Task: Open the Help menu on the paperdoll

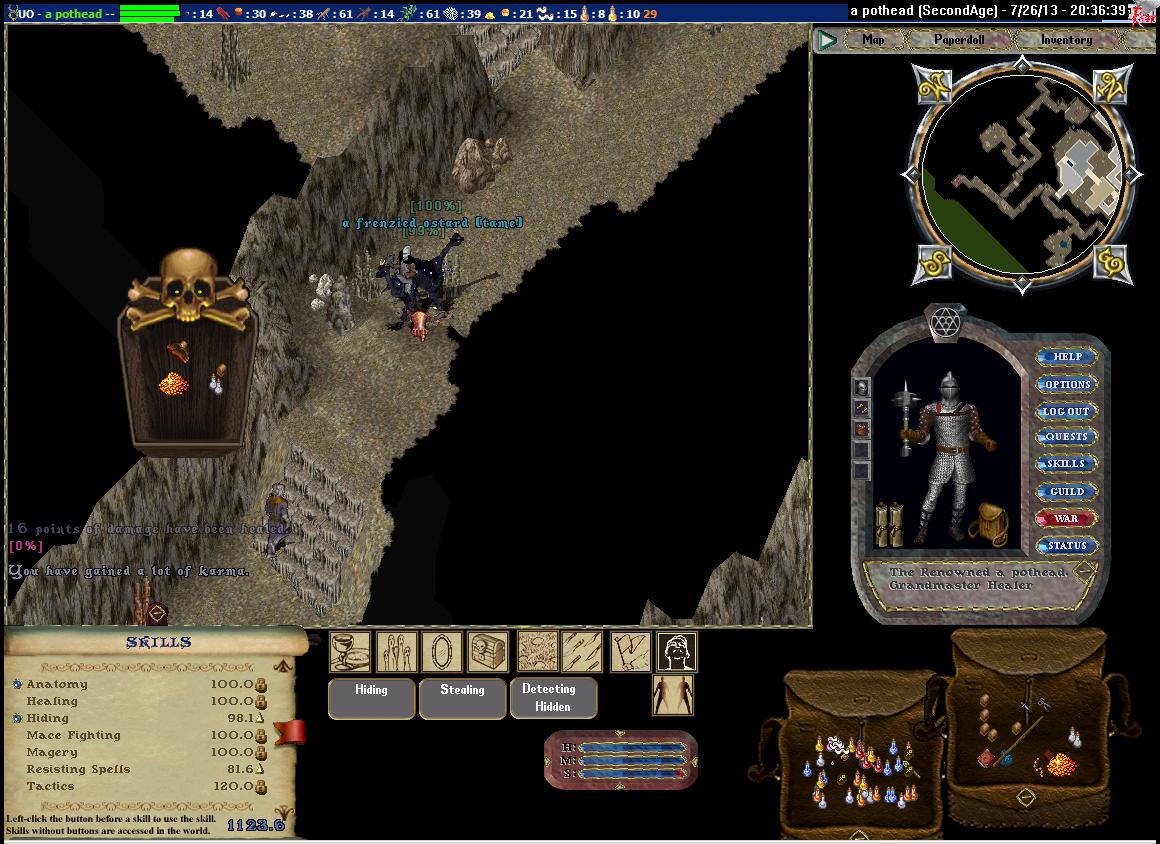Action: [1066, 357]
